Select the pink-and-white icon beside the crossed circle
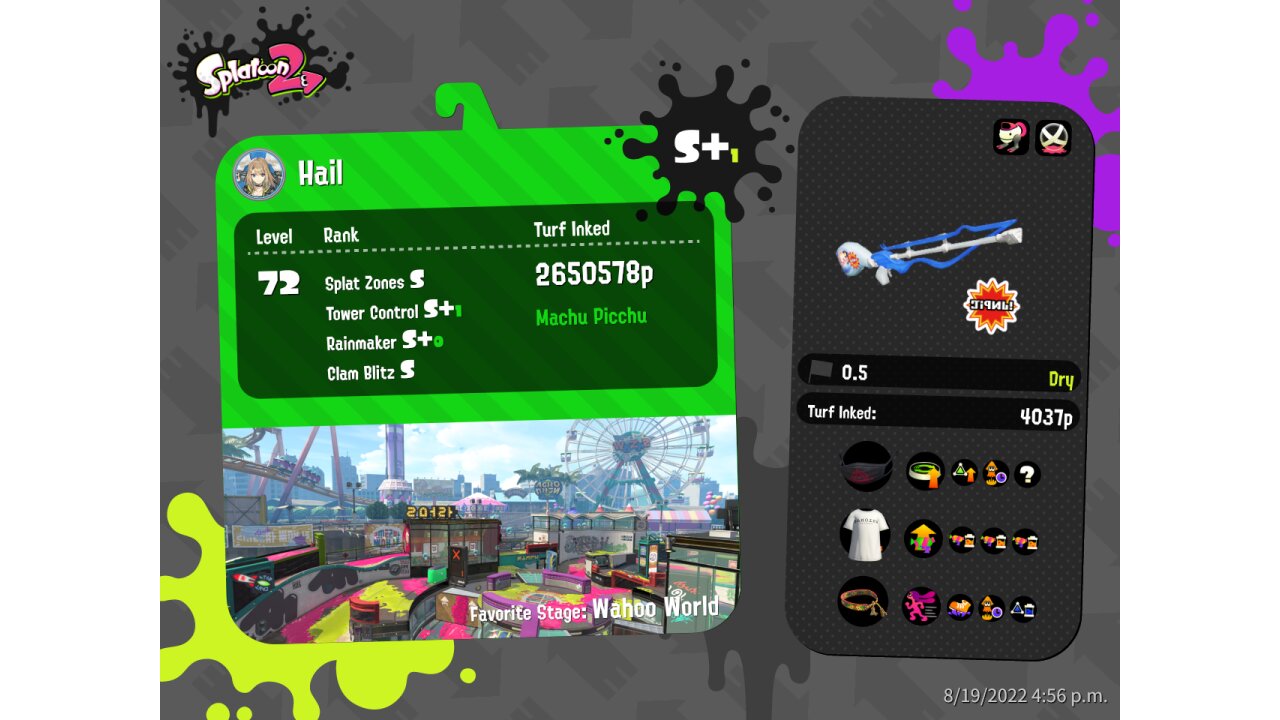1280x720 pixels. pos(1011,137)
